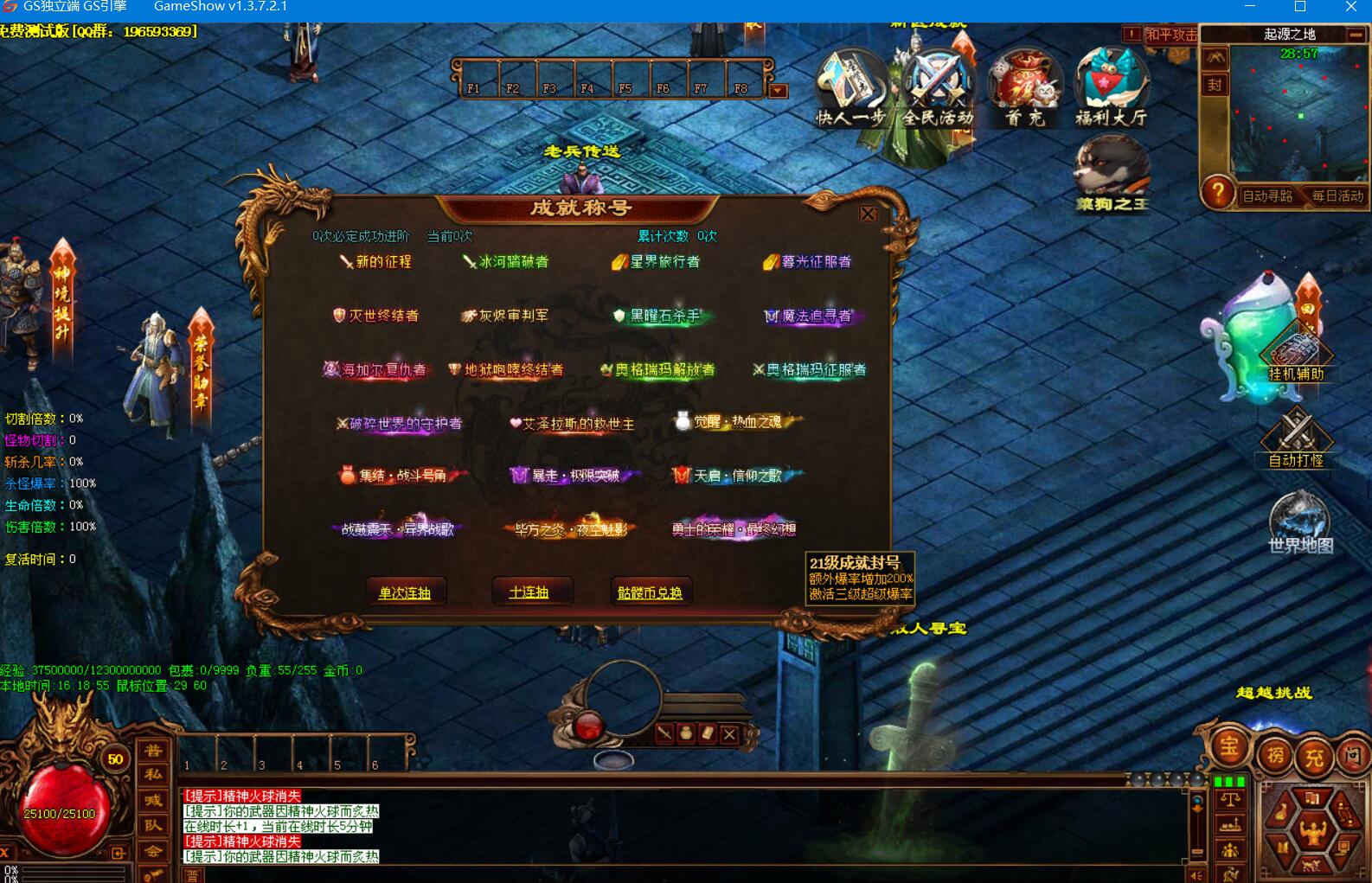Select the 新的征程 title

click(x=376, y=262)
